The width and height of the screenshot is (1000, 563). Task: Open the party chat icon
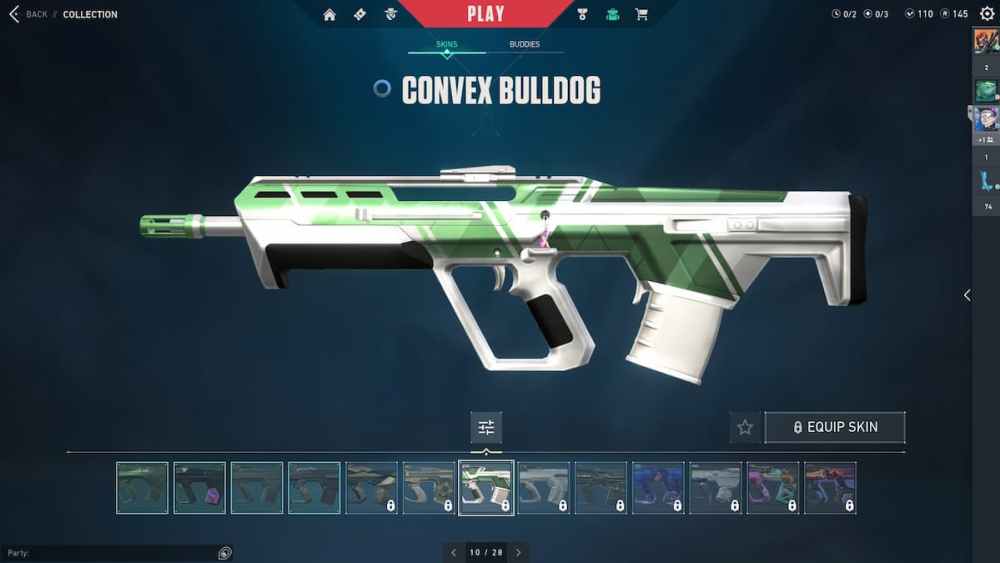(225, 553)
